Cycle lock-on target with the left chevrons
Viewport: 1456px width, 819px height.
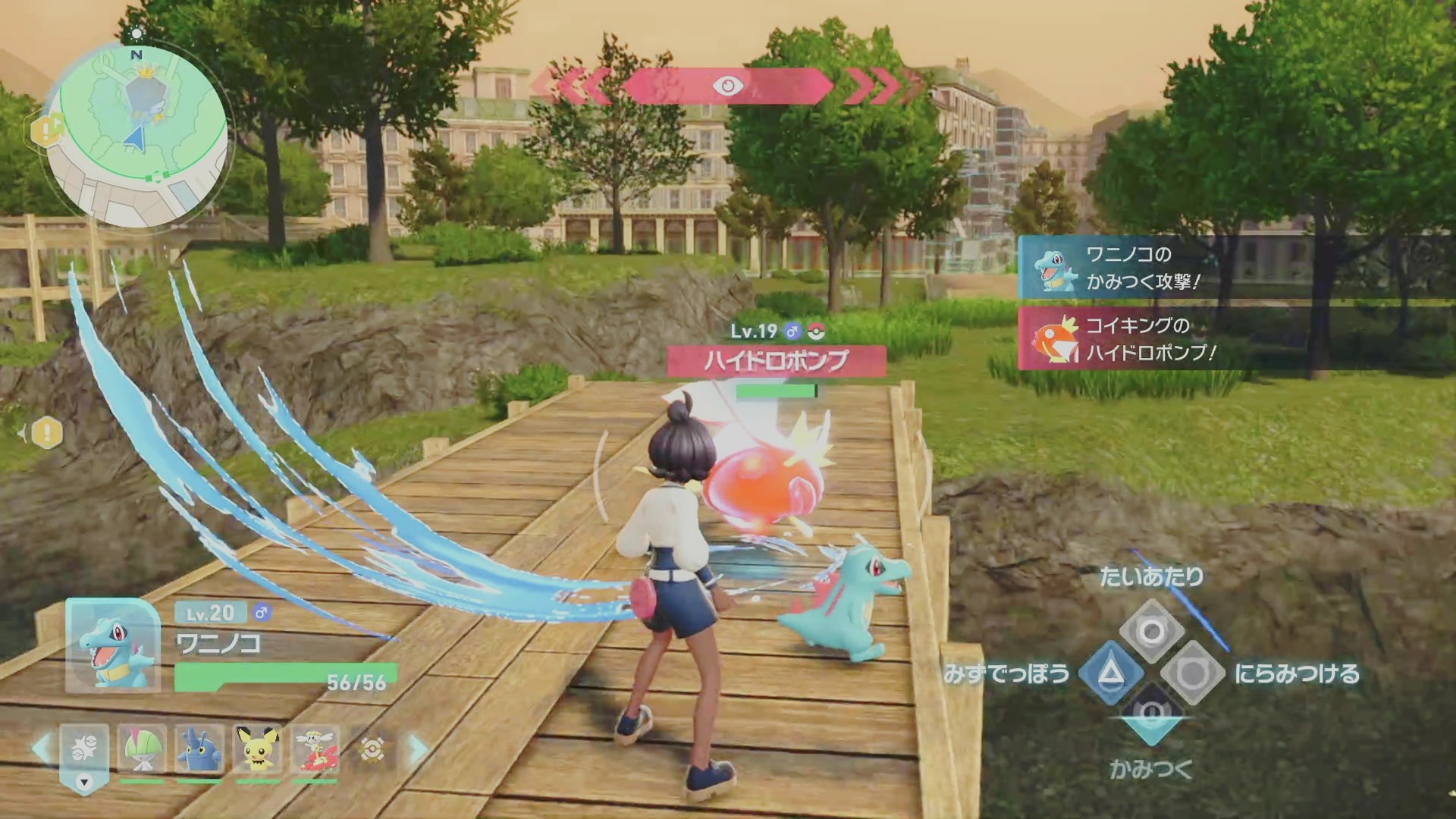pyautogui.click(x=578, y=86)
